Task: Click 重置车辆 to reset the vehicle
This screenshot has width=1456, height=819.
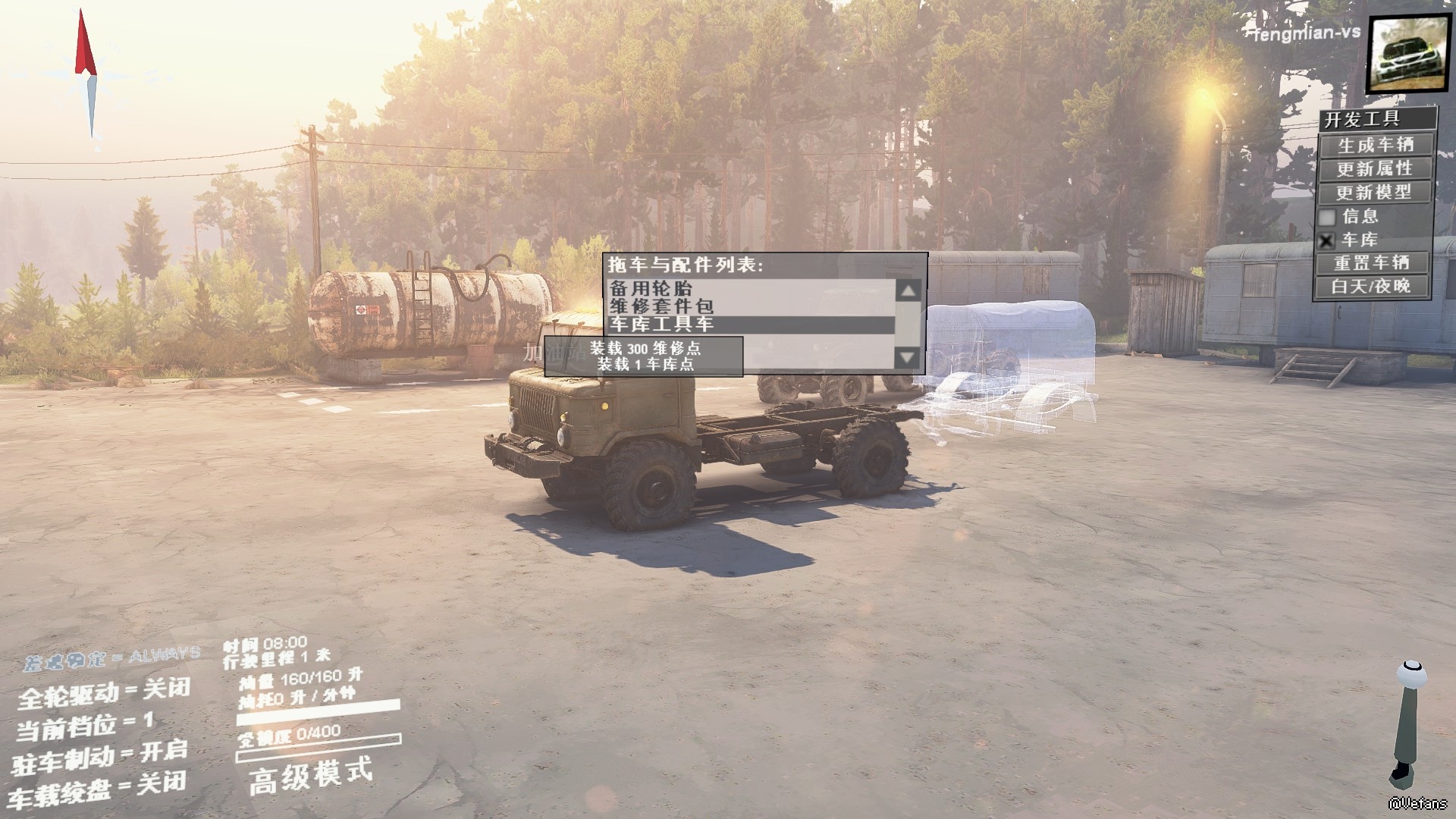Action: click(x=1372, y=263)
